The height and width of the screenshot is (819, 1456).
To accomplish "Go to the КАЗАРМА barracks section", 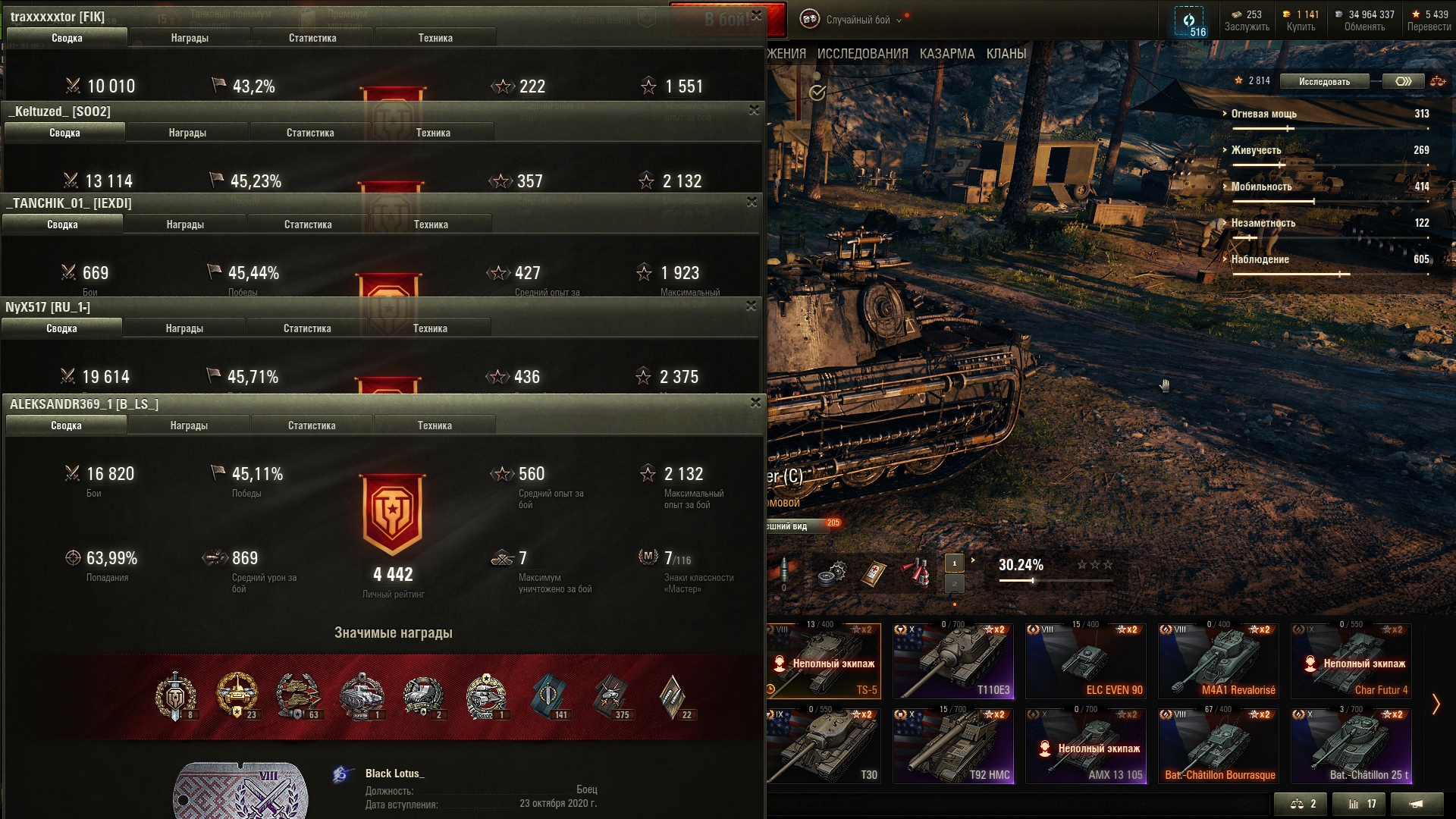I will (x=946, y=54).
